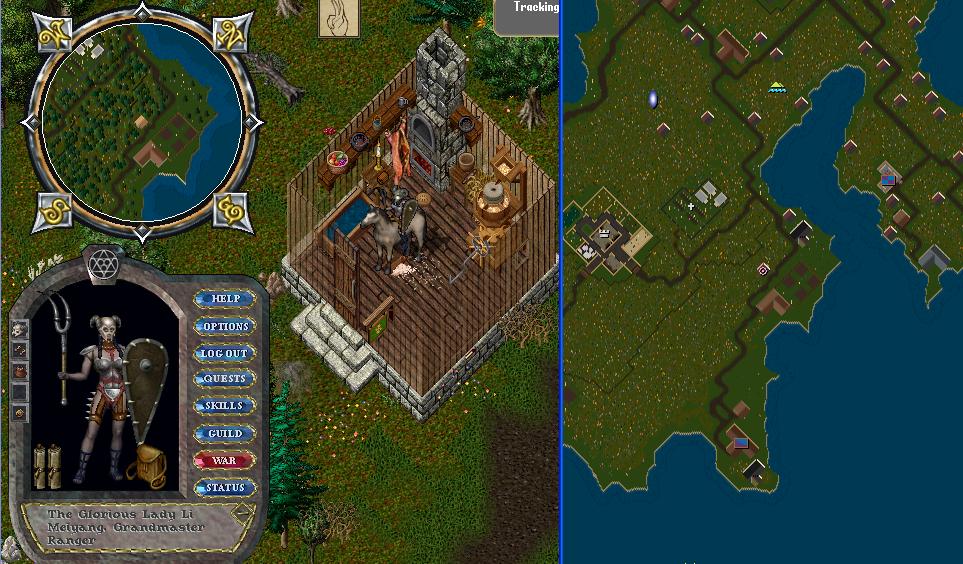This screenshot has width=963, height=564.
Task: Open the Guild window
Action: point(225,434)
